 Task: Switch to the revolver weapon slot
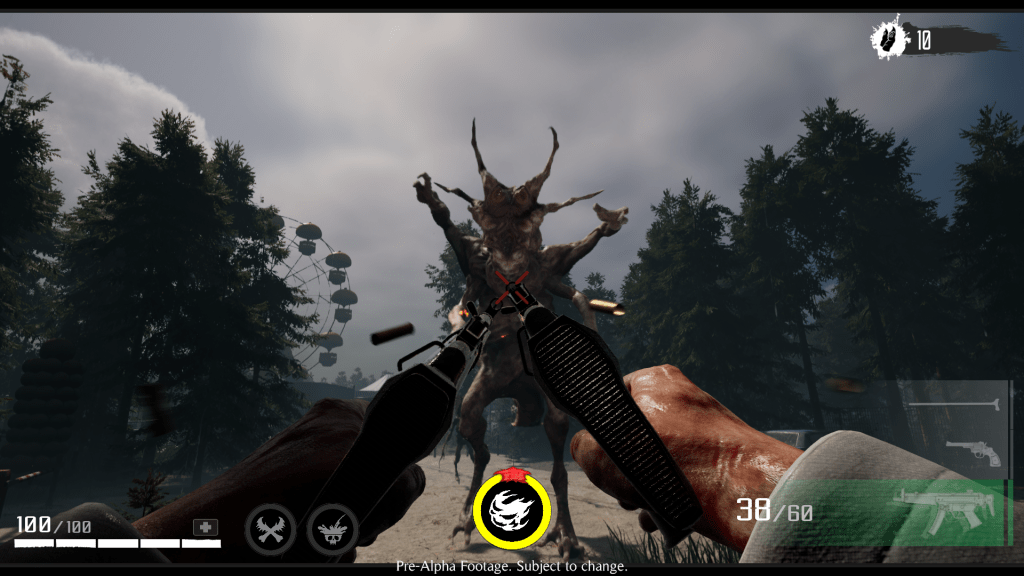[972, 452]
